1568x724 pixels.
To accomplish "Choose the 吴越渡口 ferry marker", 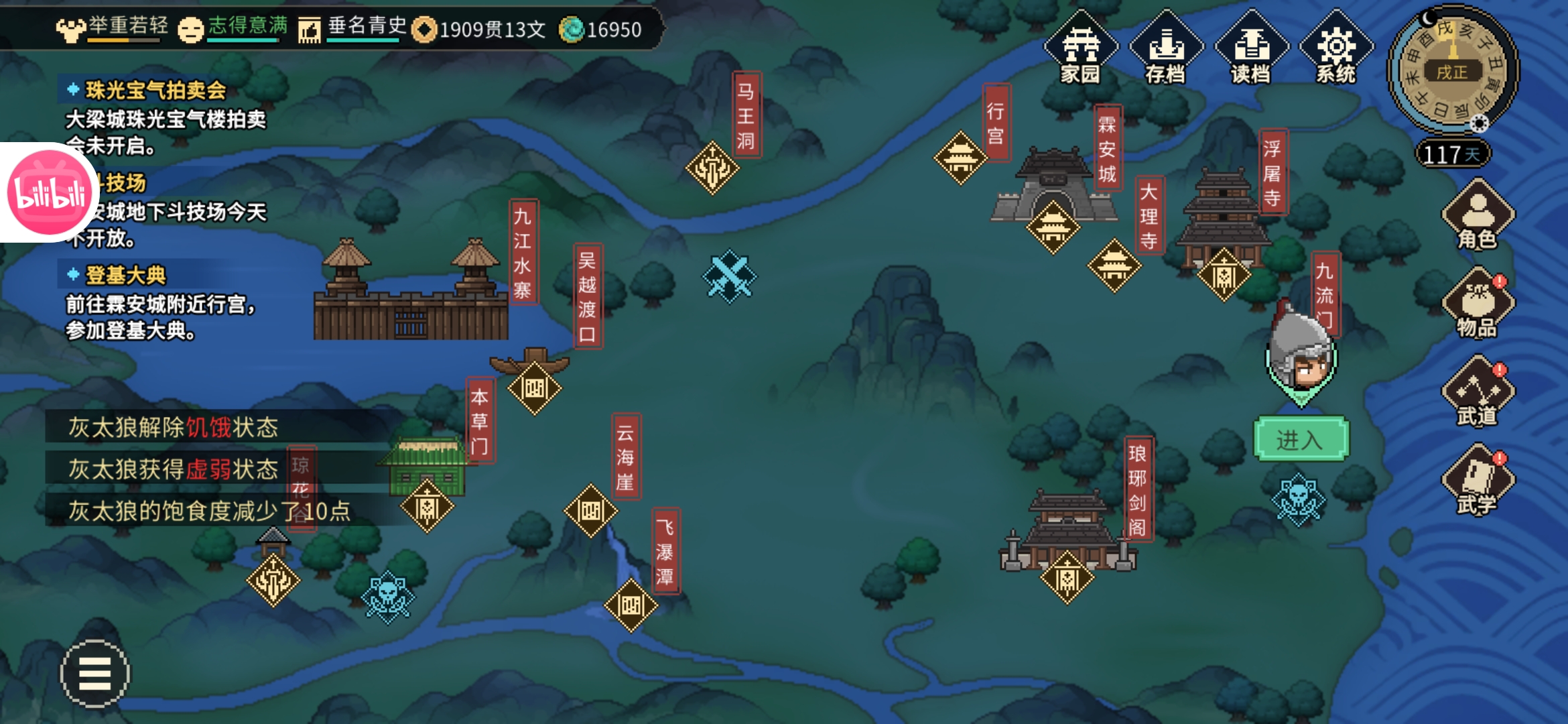I will click(x=534, y=387).
